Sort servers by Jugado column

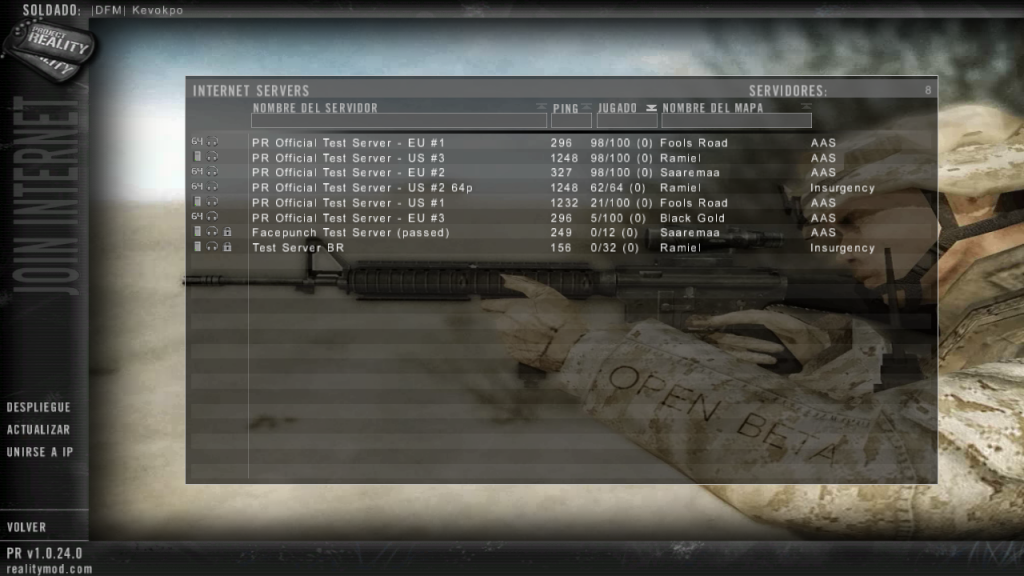pos(618,107)
